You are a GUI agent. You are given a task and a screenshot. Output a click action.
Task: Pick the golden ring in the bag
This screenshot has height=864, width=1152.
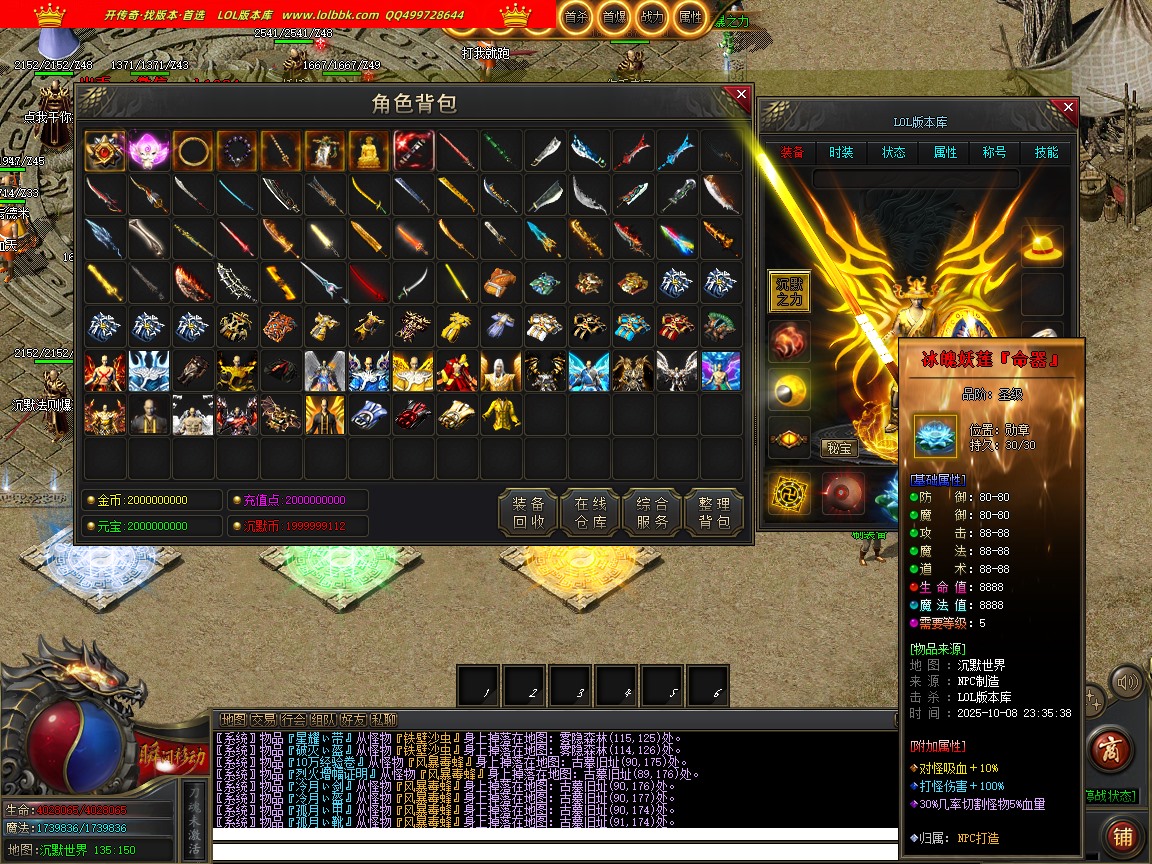tap(193, 151)
